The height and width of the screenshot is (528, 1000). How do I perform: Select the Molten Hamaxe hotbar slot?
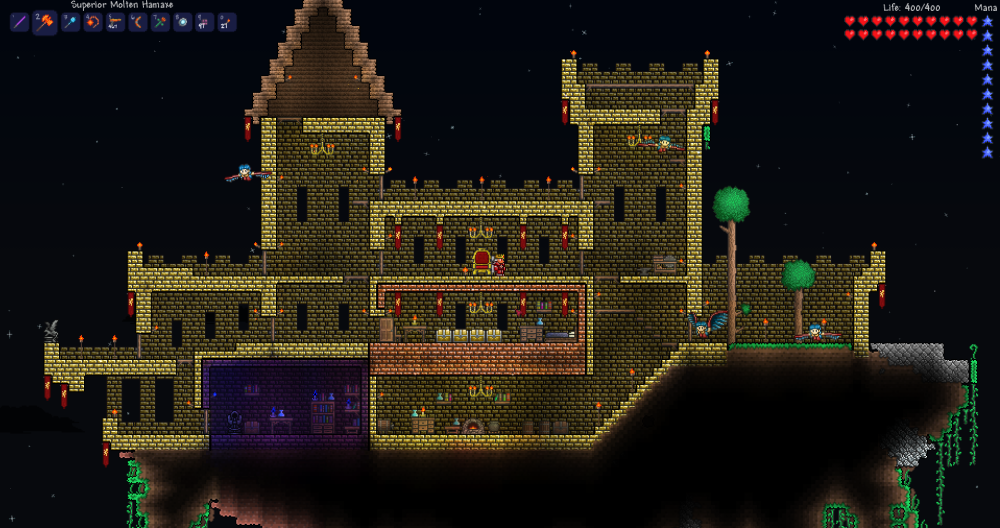click(x=44, y=22)
